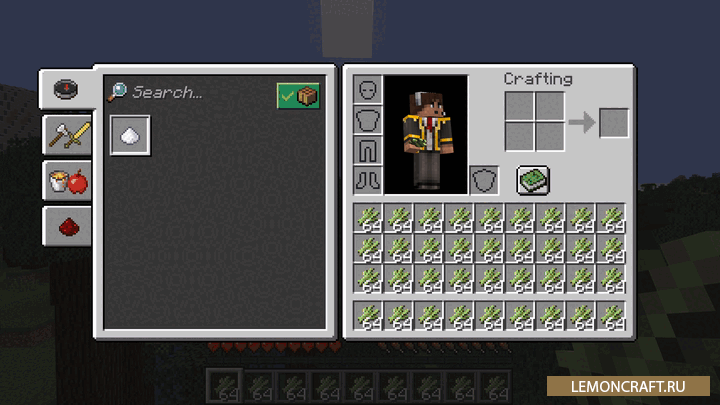Choose the empty boots armor slot
Viewport: 720px width, 405px height.
[367, 180]
